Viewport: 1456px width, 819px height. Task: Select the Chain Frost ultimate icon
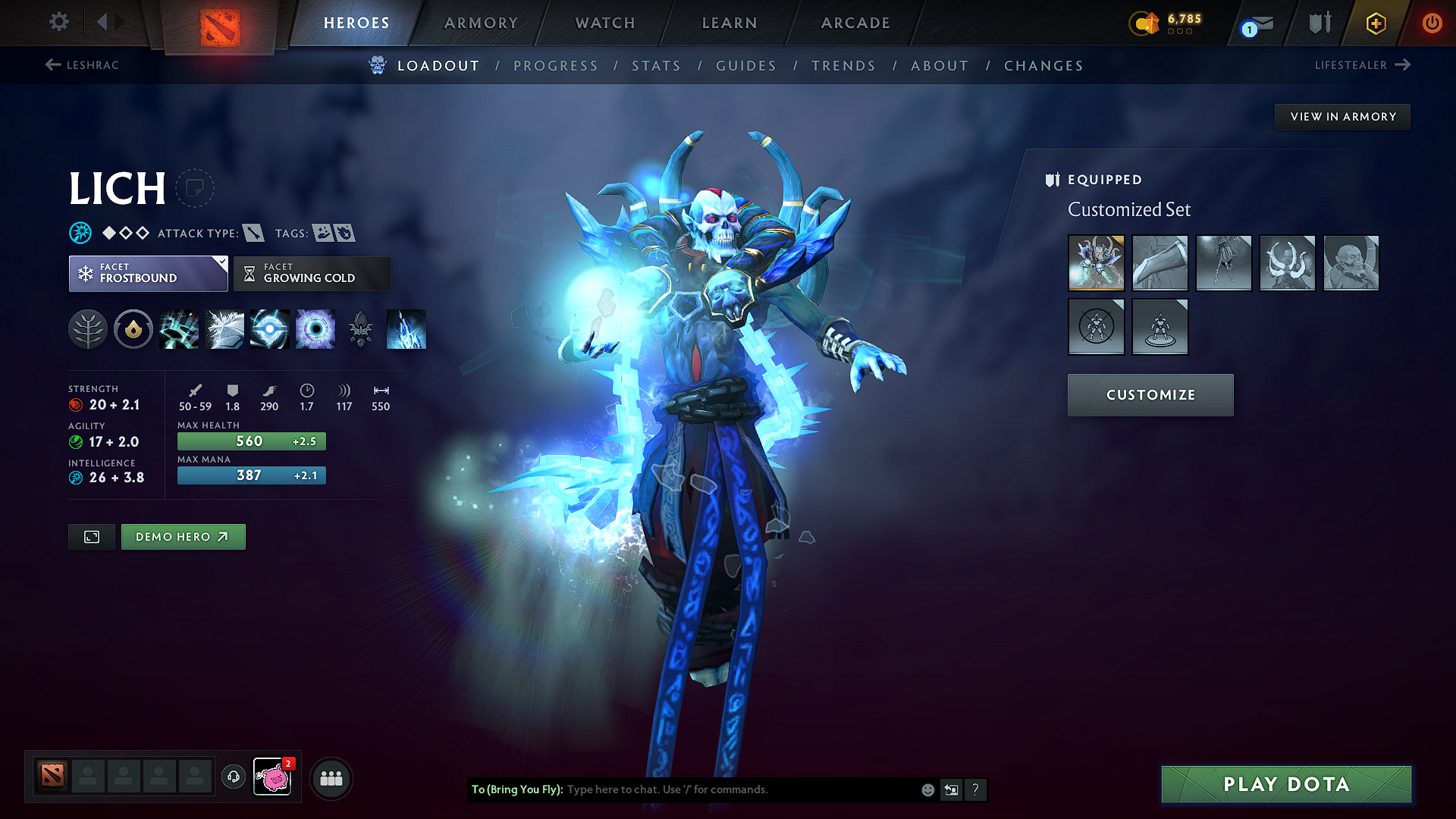[x=406, y=329]
